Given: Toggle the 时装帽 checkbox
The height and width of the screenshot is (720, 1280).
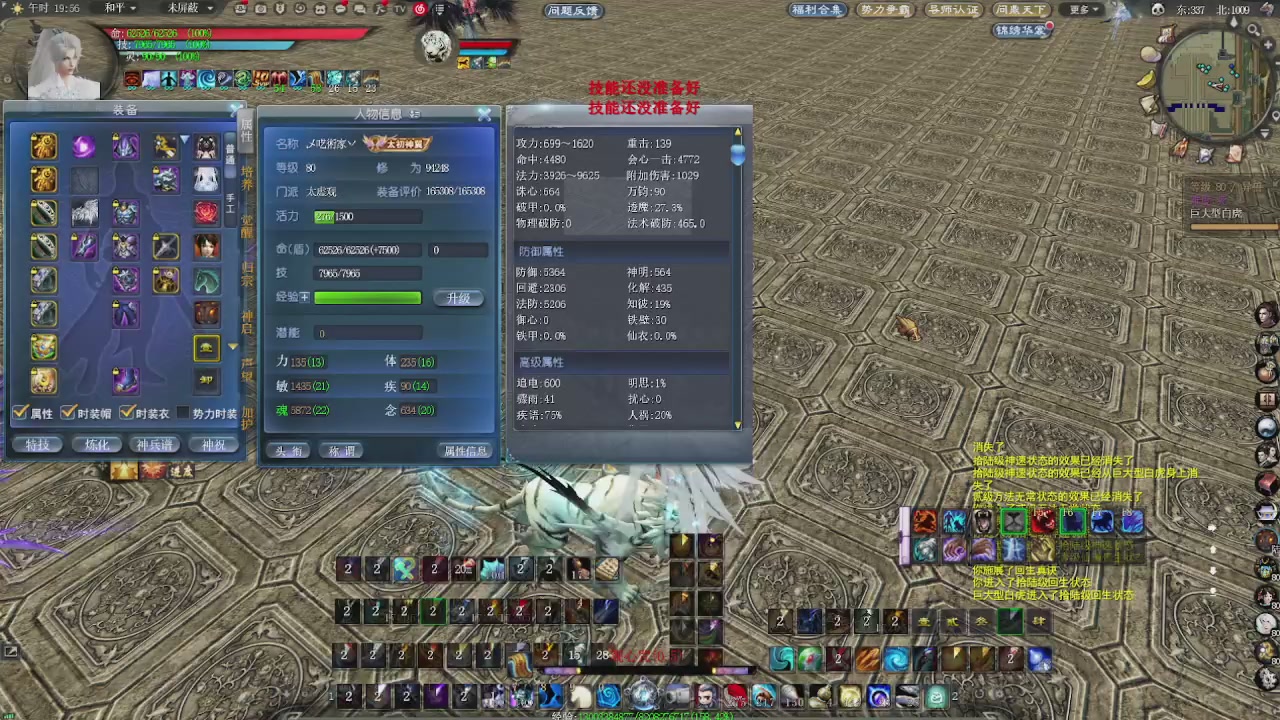Looking at the screenshot, I should [x=67, y=411].
